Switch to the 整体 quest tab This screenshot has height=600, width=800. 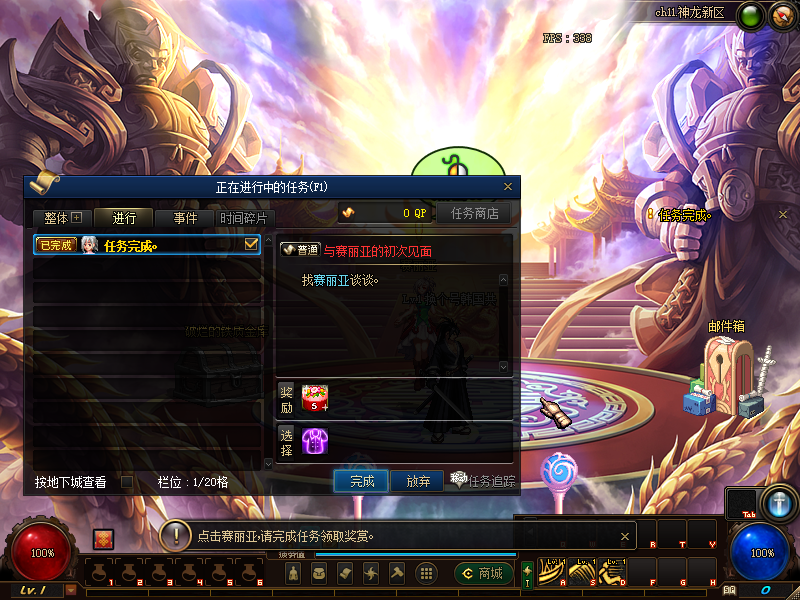tap(61, 218)
